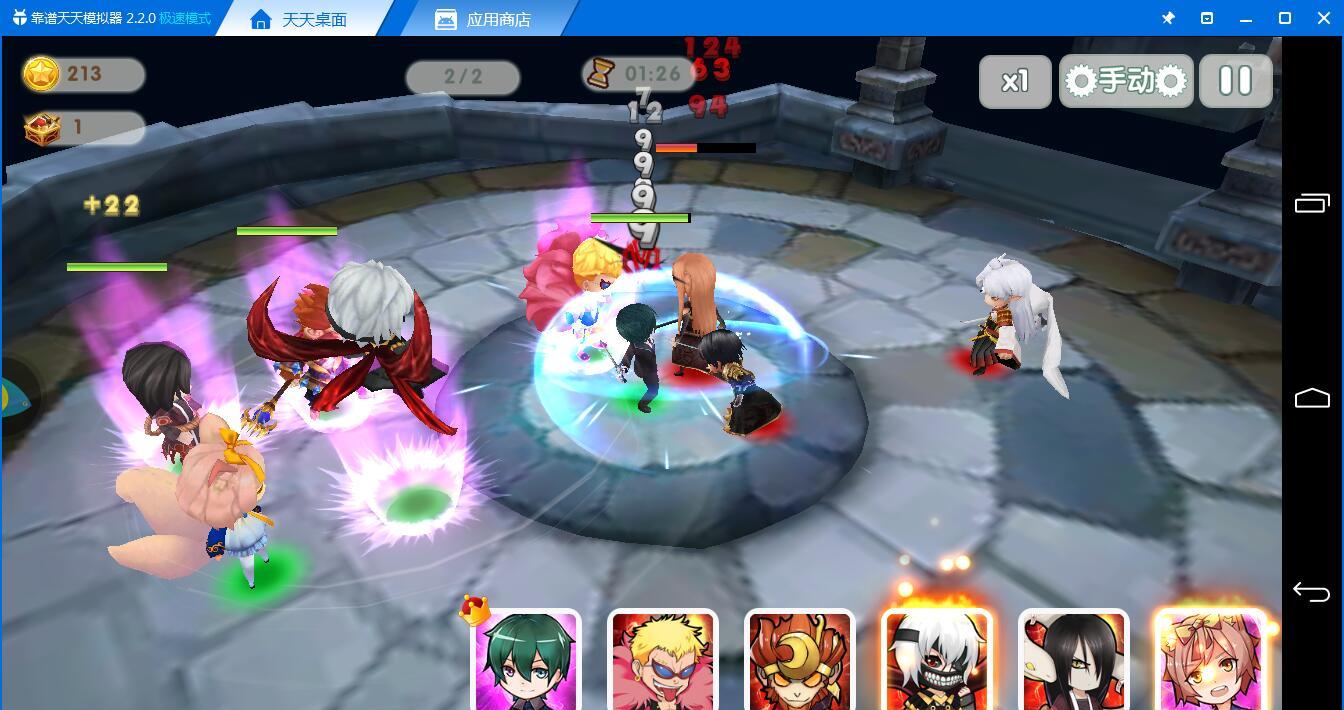Close the emulator window
Viewport: 1344px width, 710px height.
click(x=1323, y=18)
